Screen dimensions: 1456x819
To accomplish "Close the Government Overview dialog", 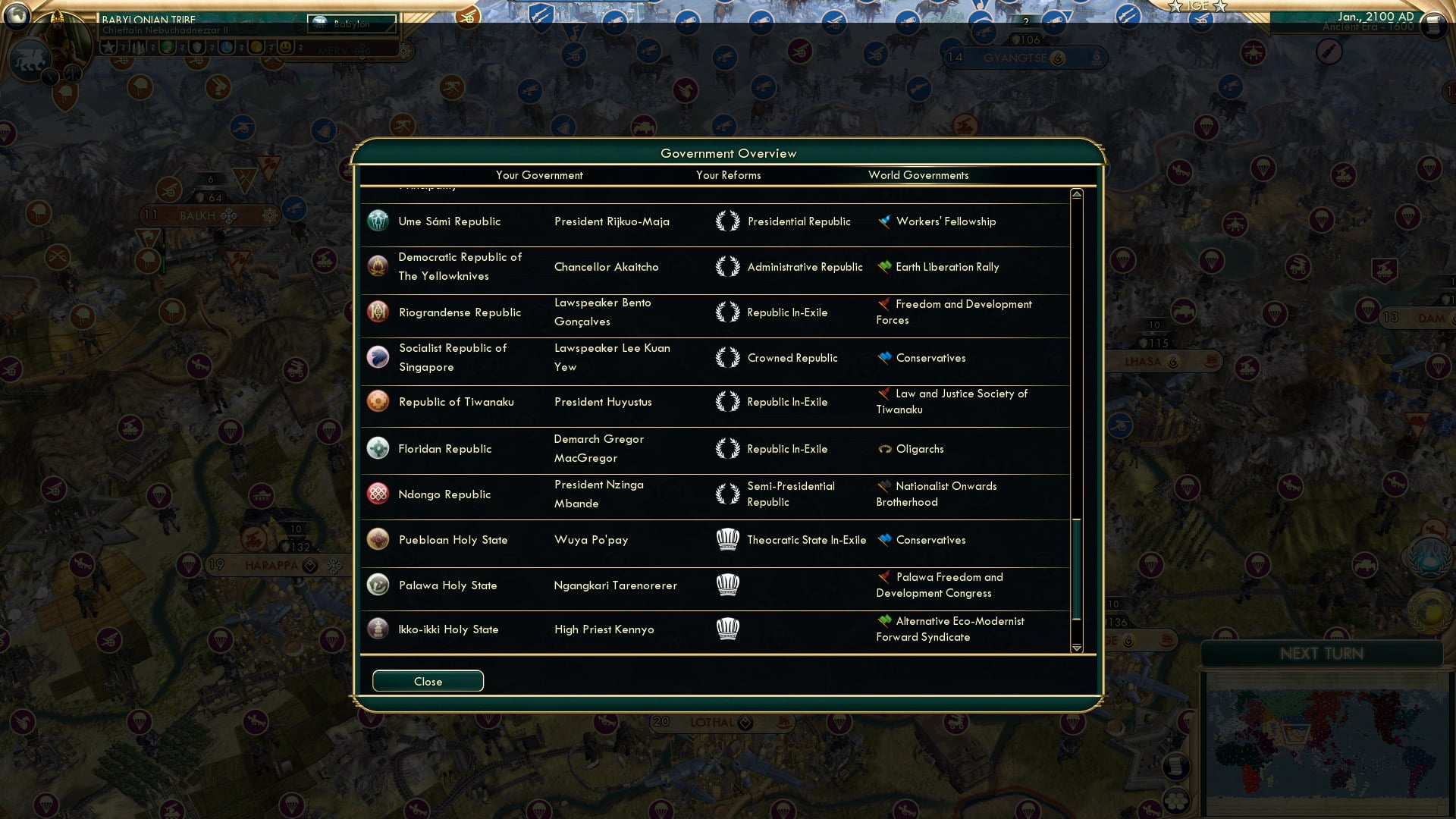I will [427, 680].
